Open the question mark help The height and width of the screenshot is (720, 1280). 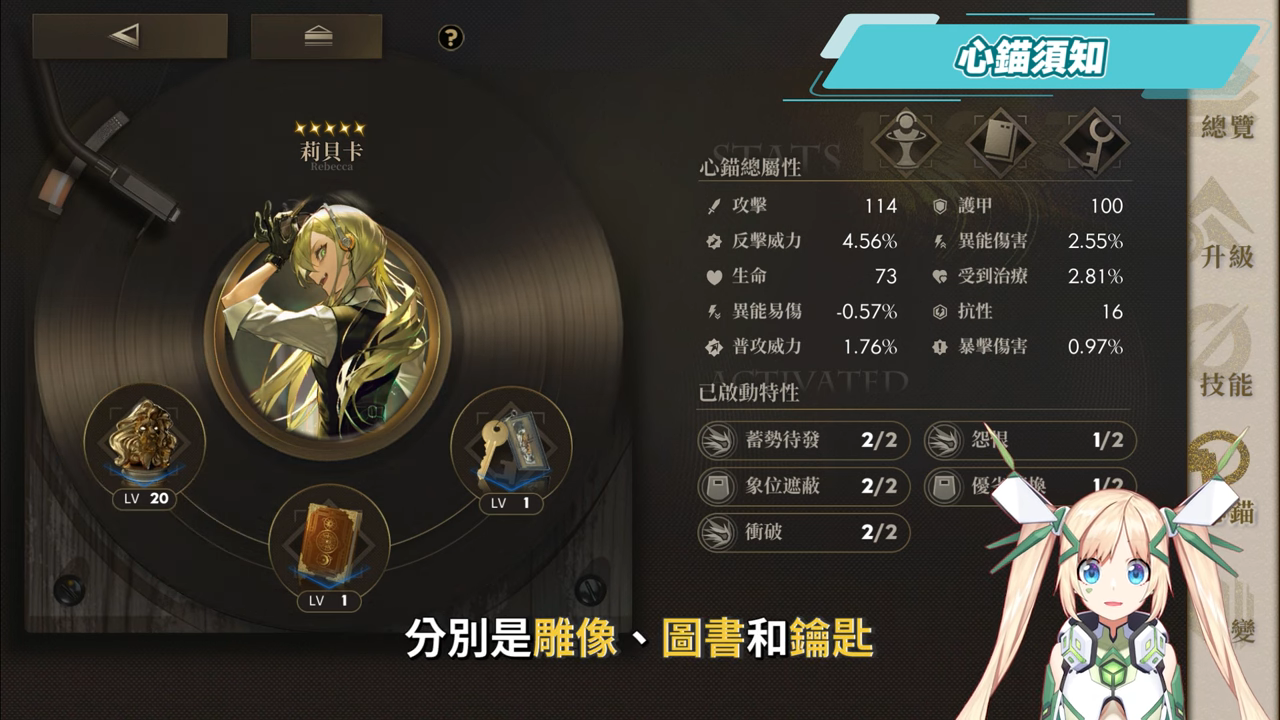(x=451, y=38)
